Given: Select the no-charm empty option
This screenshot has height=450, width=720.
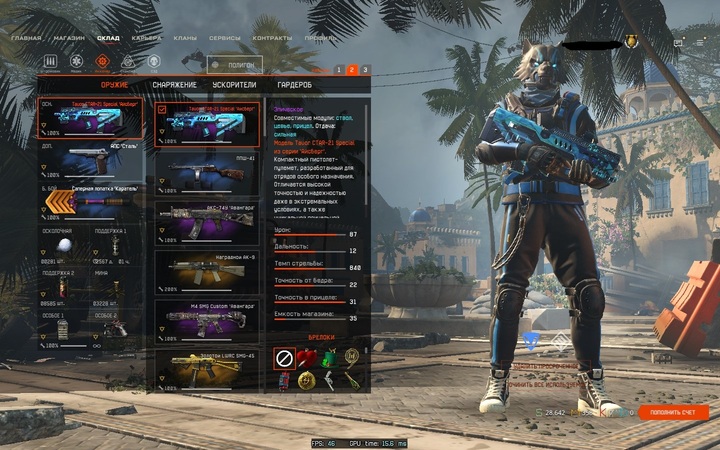Looking at the screenshot, I should (x=284, y=357).
